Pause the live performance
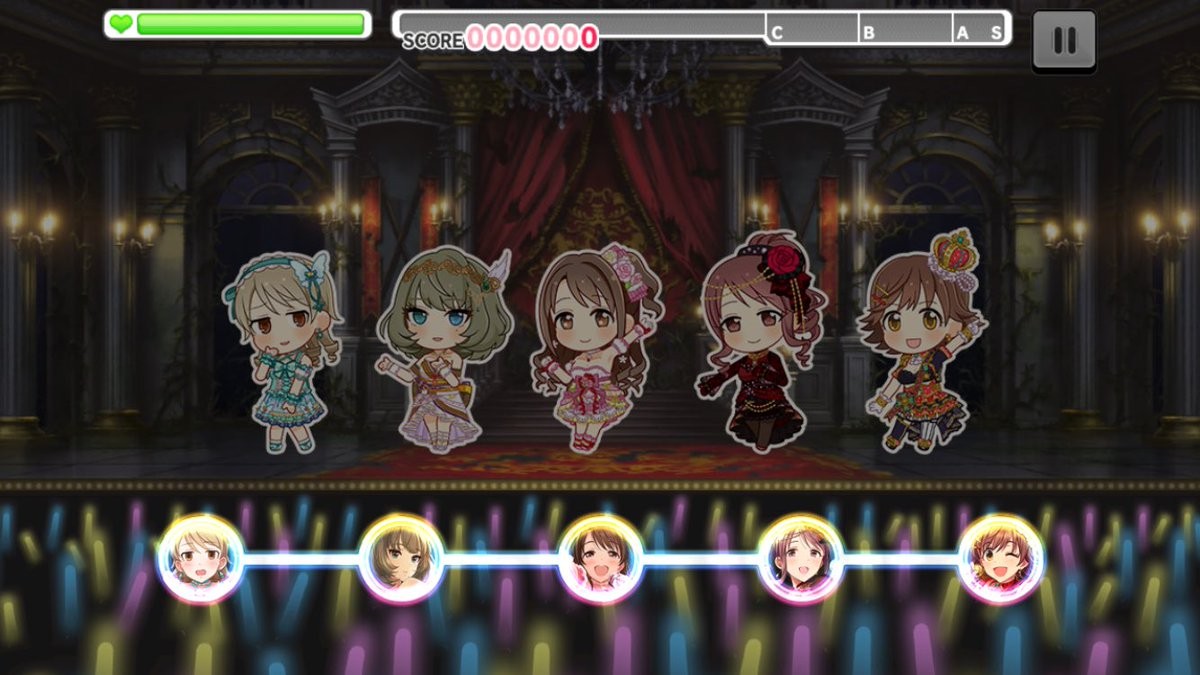 [1064, 40]
